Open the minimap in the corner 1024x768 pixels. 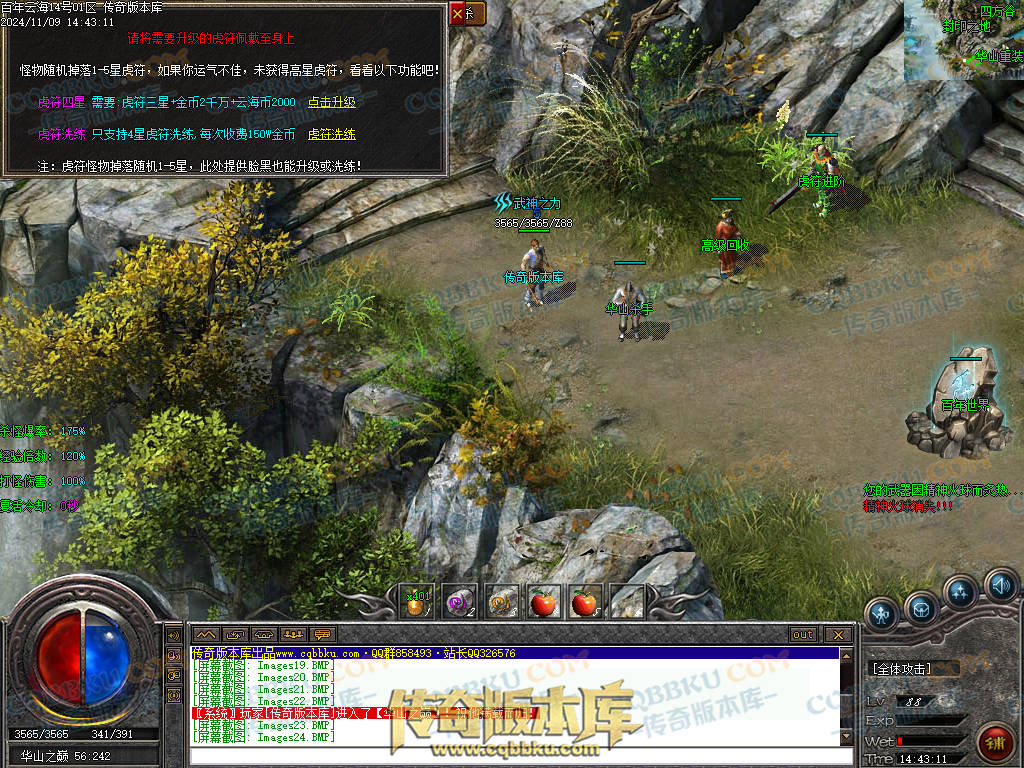(x=963, y=40)
